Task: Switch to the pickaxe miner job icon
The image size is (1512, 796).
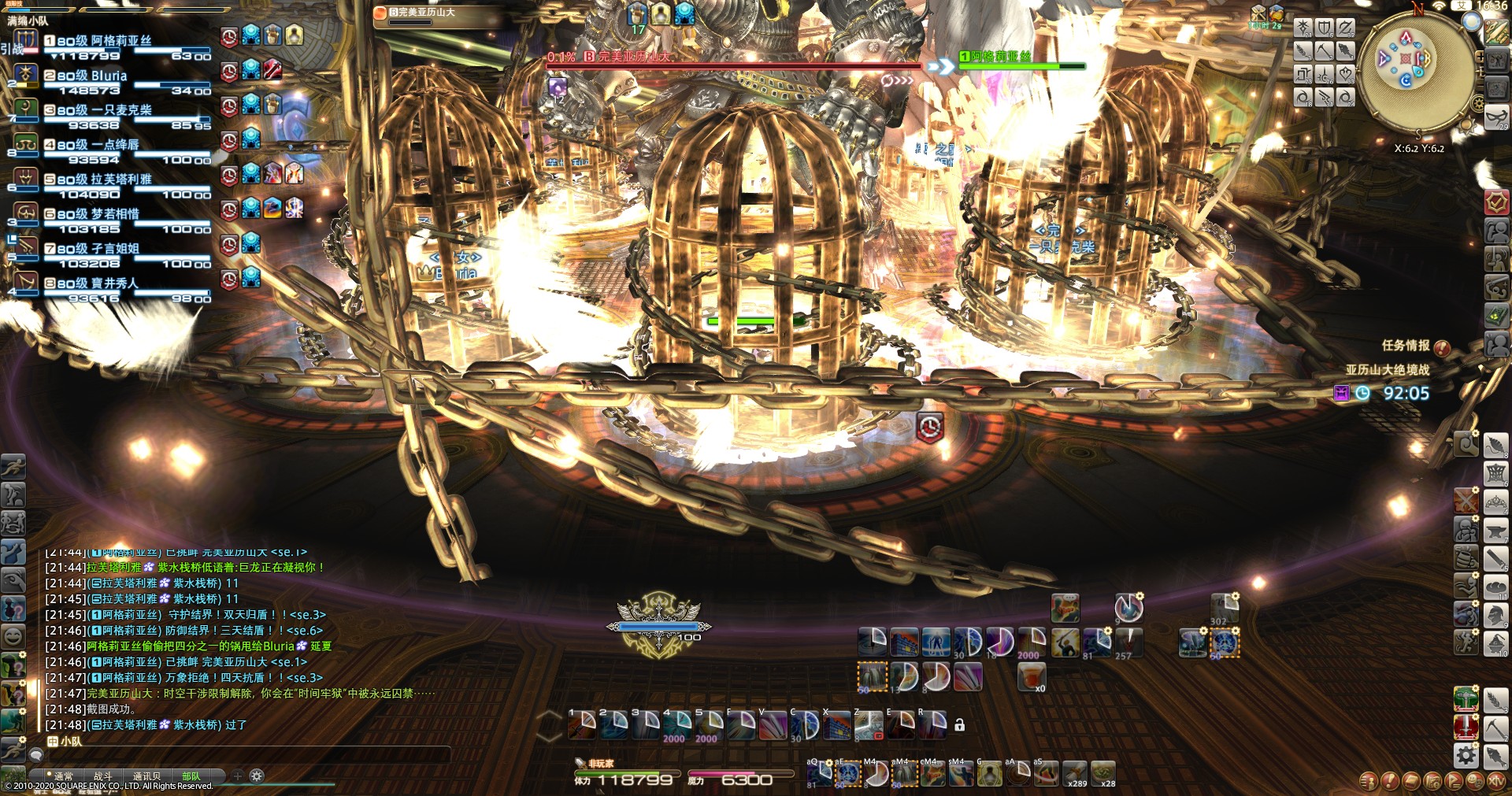Action: (x=1495, y=728)
